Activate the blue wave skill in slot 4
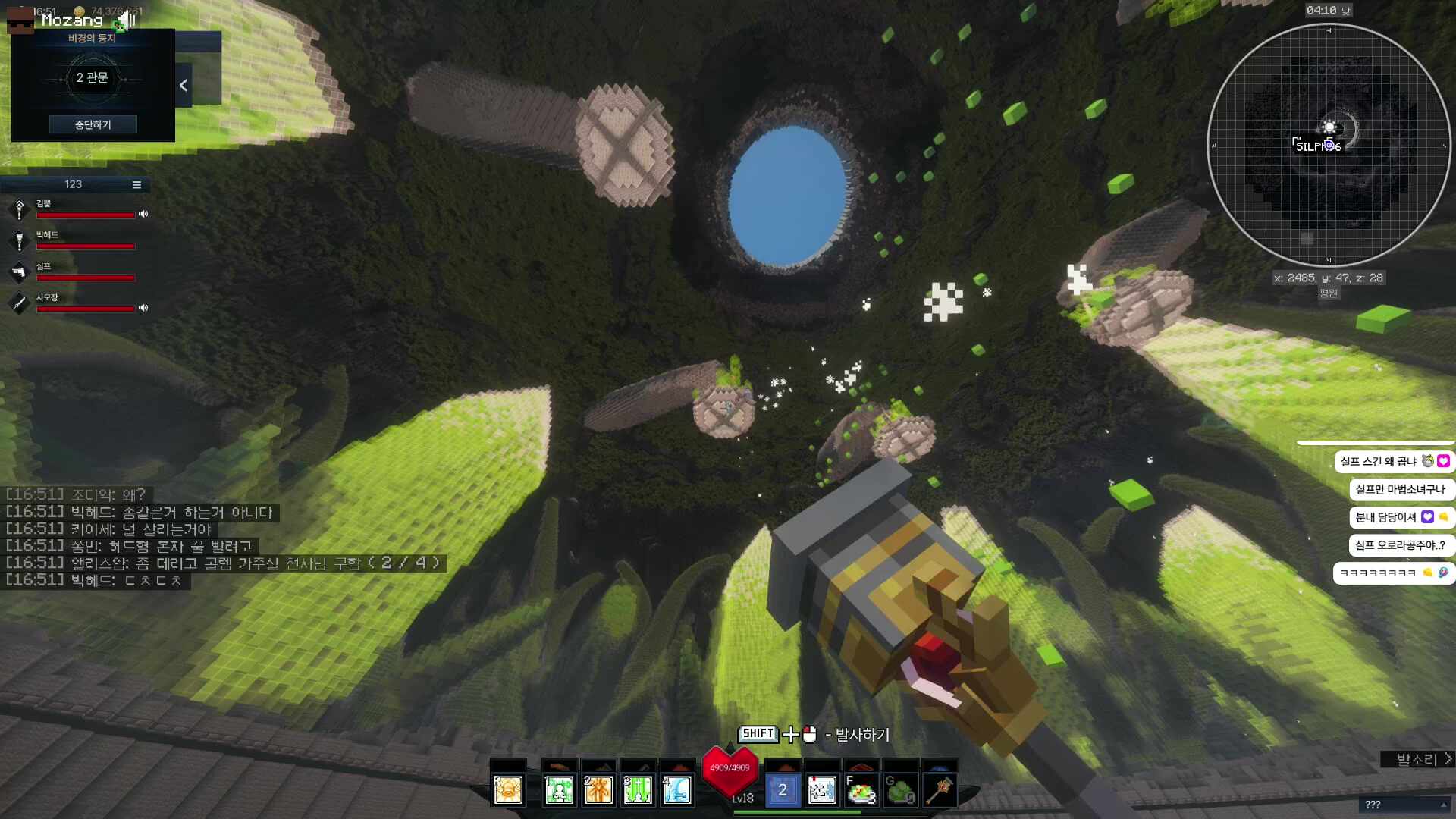Viewport: 1456px width, 819px height. (677, 790)
